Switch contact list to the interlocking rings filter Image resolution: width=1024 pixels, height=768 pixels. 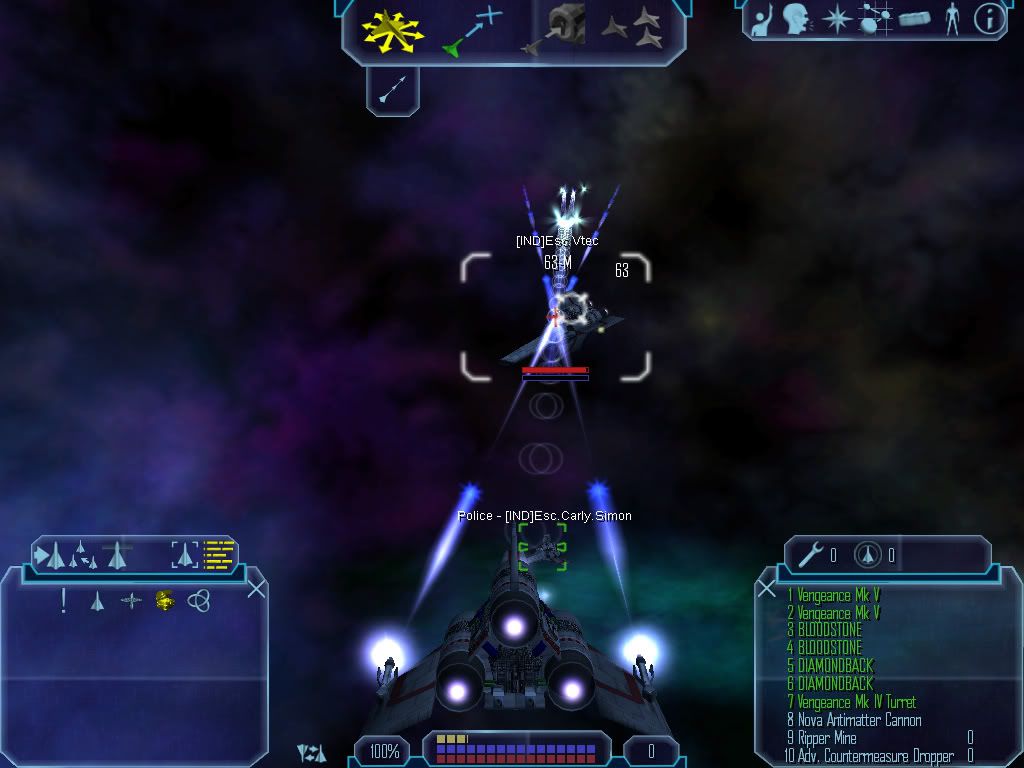click(x=199, y=601)
